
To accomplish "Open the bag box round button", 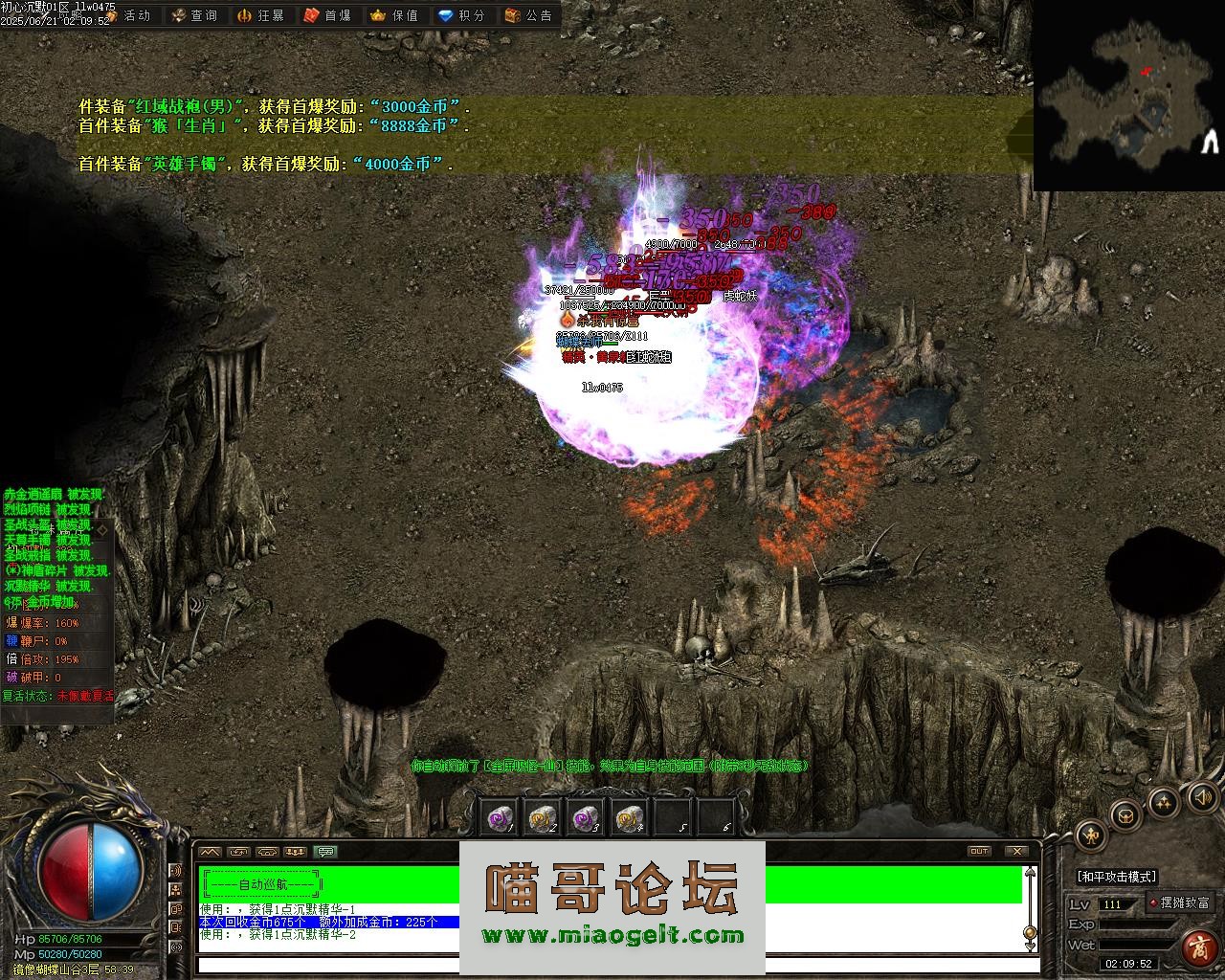I will (x=1126, y=814).
